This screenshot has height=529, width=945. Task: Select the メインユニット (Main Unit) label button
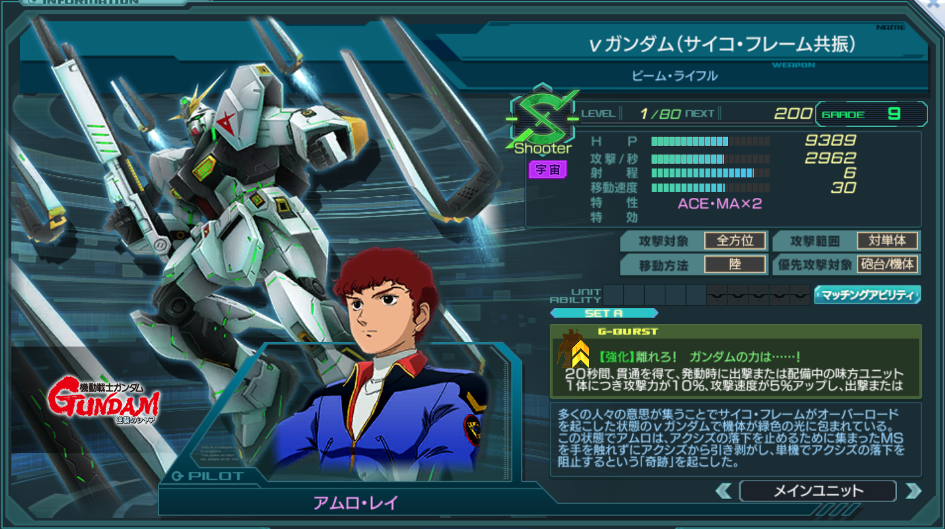coord(817,491)
